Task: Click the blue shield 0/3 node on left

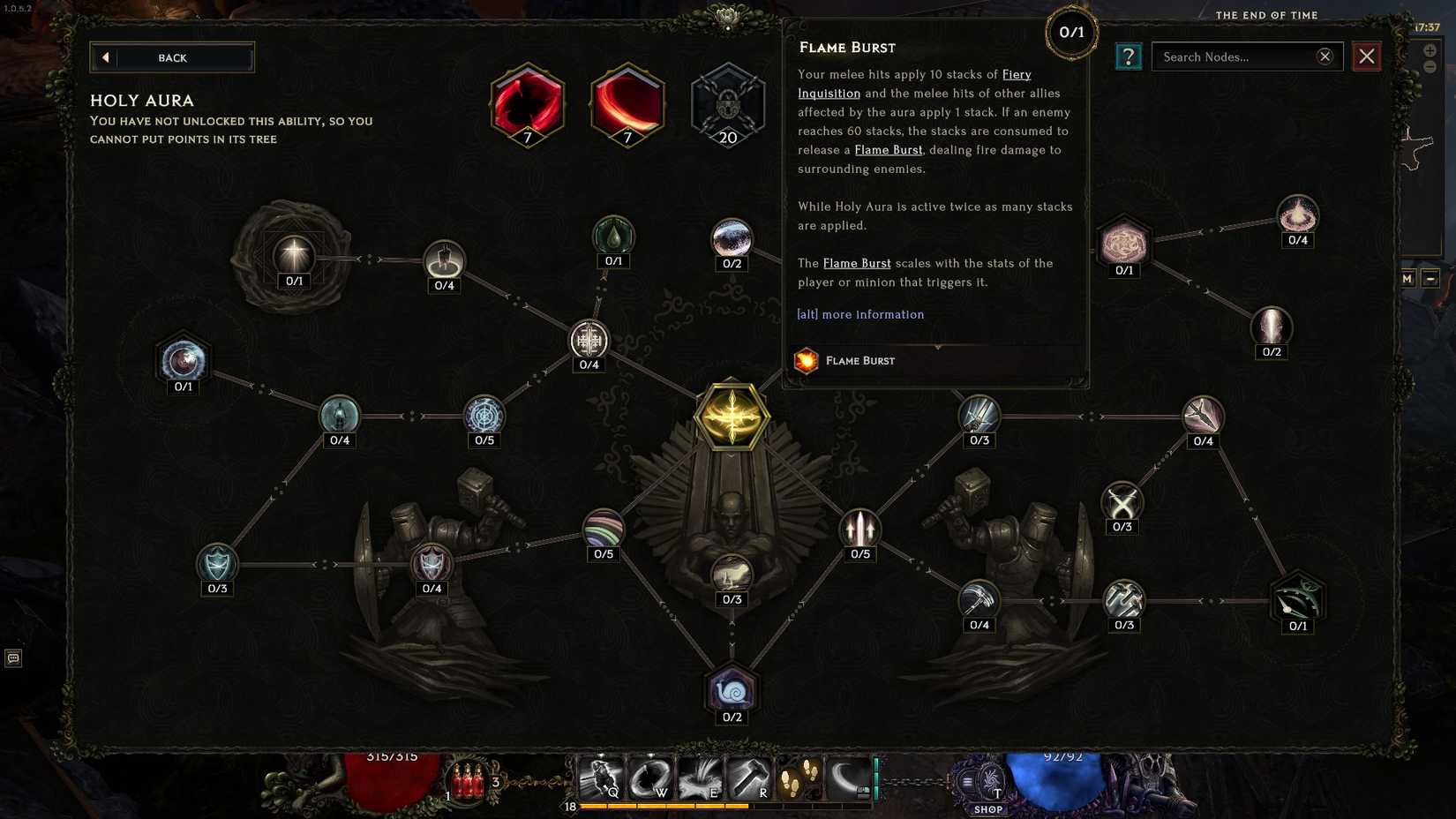Action: pyautogui.click(x=216, y=563)
